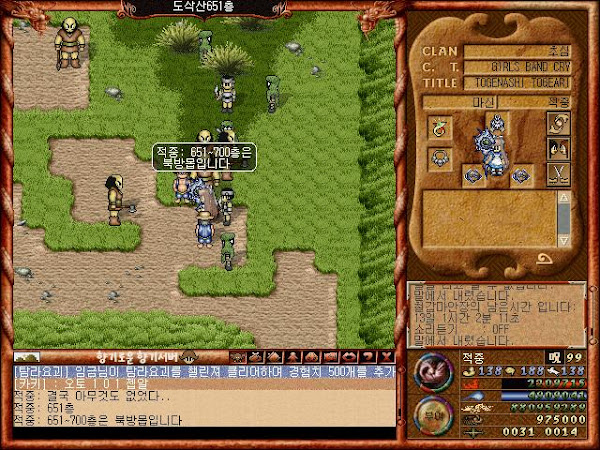Select the necklace equipment slot
Viewport: 600px width, 450px height.
(x=437, y=157)
